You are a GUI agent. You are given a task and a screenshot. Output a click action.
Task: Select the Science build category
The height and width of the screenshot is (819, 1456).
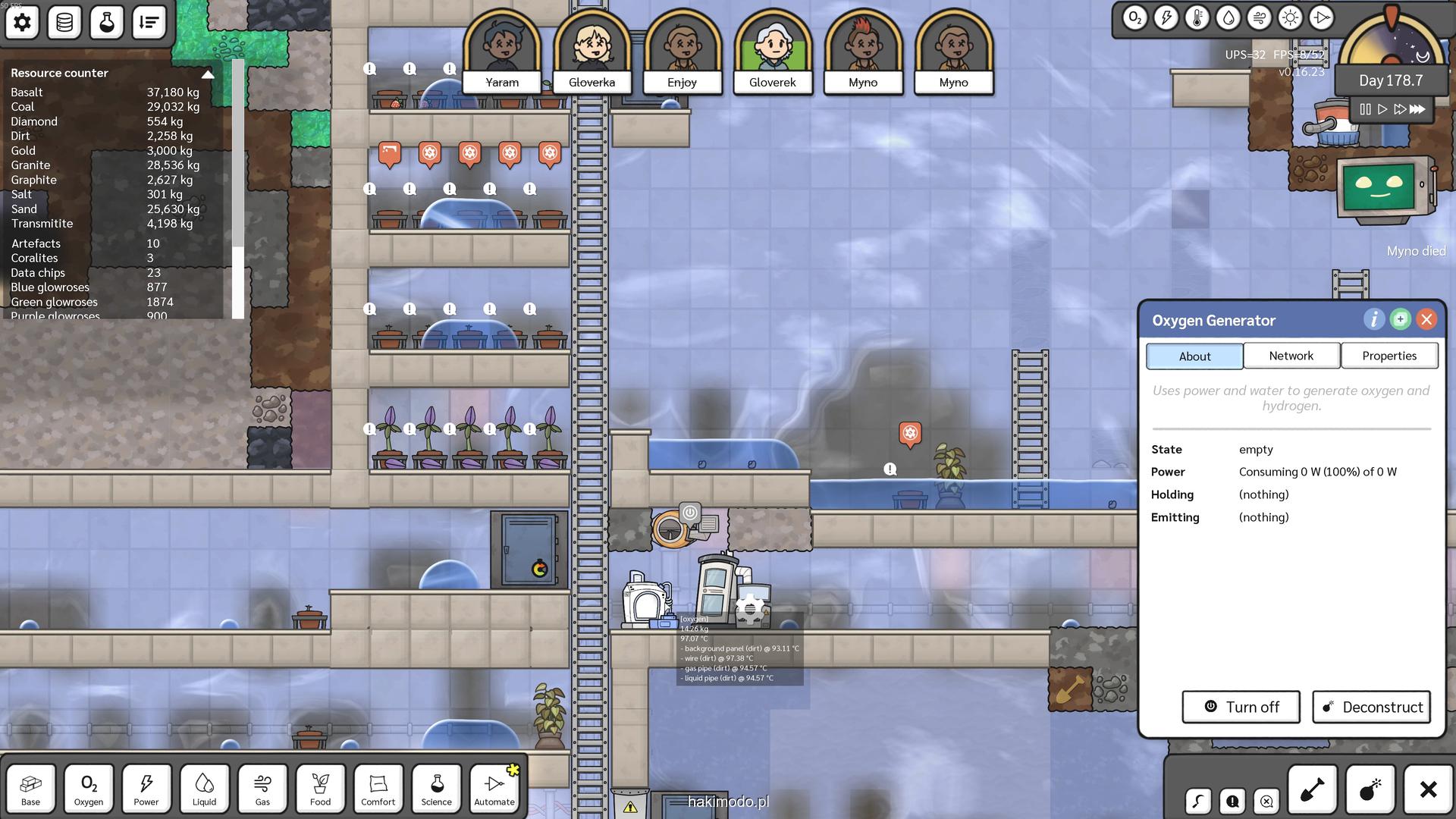point(436,789)
